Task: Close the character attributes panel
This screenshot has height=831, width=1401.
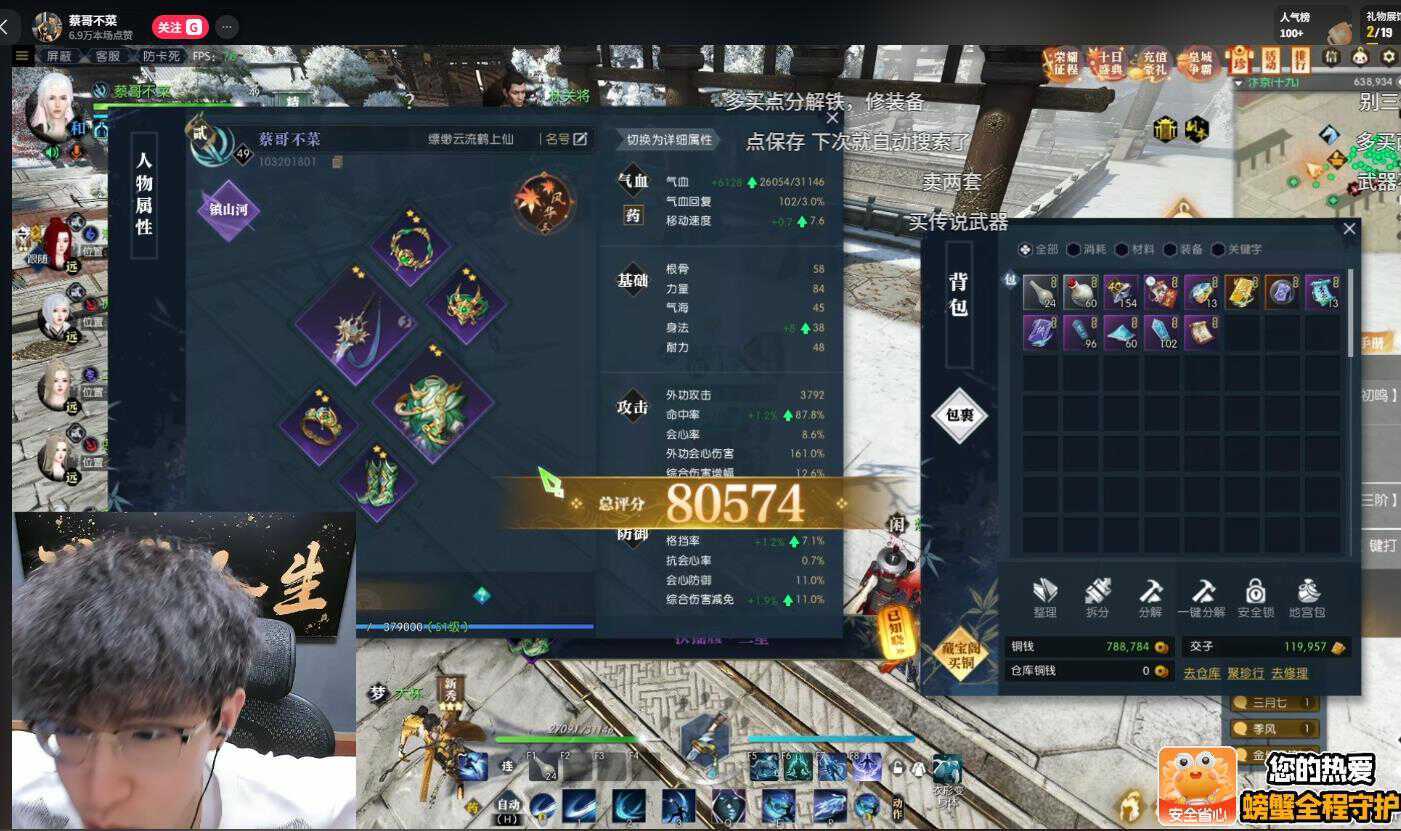Action: [x=832, y=118]
